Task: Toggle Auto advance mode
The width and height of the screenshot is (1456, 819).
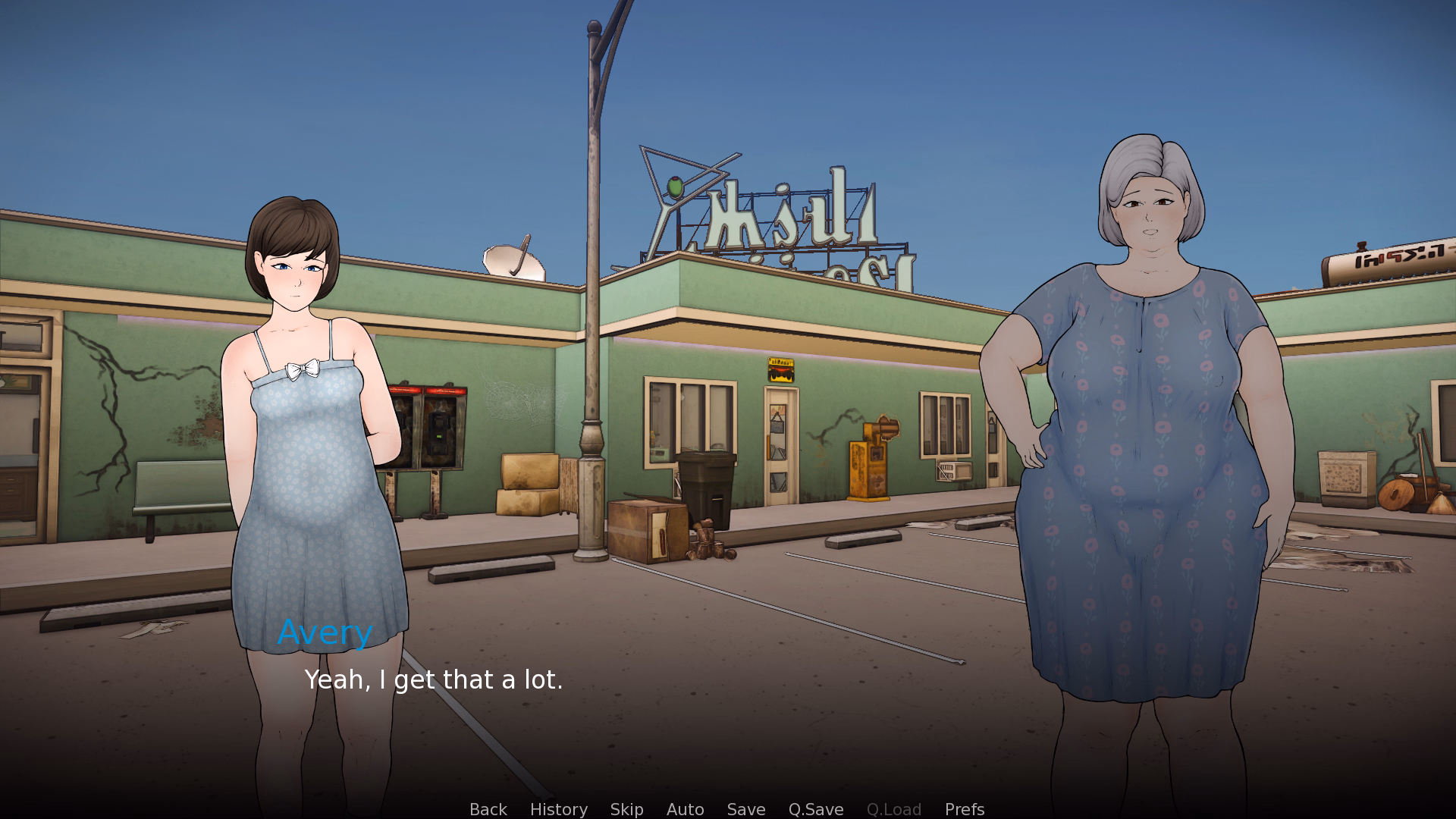Action: [685, 809]
